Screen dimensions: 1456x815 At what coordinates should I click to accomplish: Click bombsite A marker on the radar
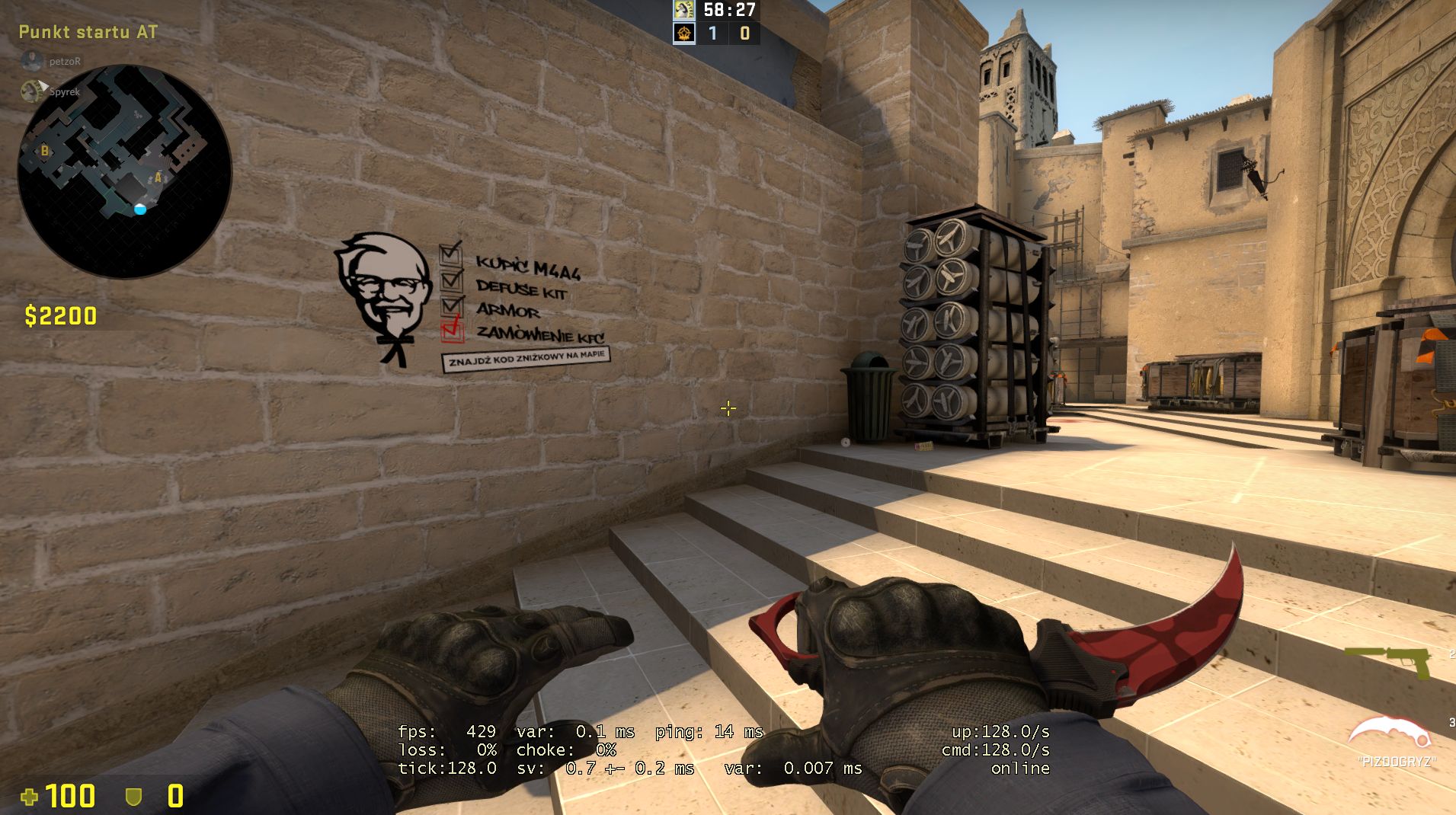158,177
